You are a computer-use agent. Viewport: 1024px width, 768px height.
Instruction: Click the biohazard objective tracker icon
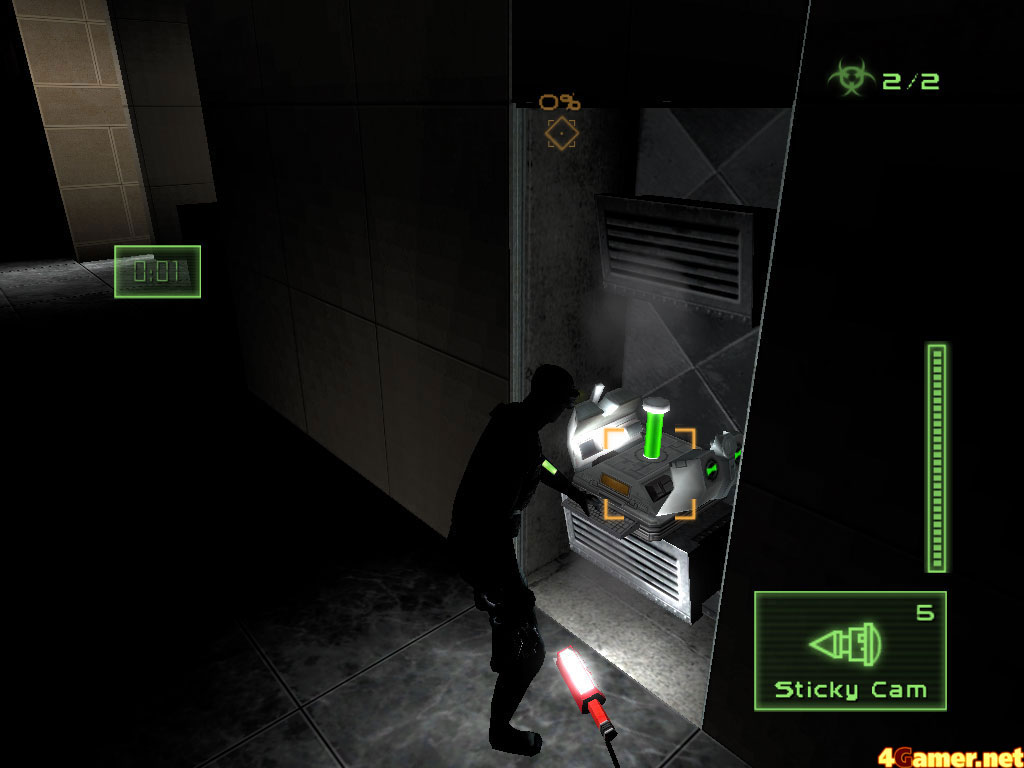(x=850, y=79)
